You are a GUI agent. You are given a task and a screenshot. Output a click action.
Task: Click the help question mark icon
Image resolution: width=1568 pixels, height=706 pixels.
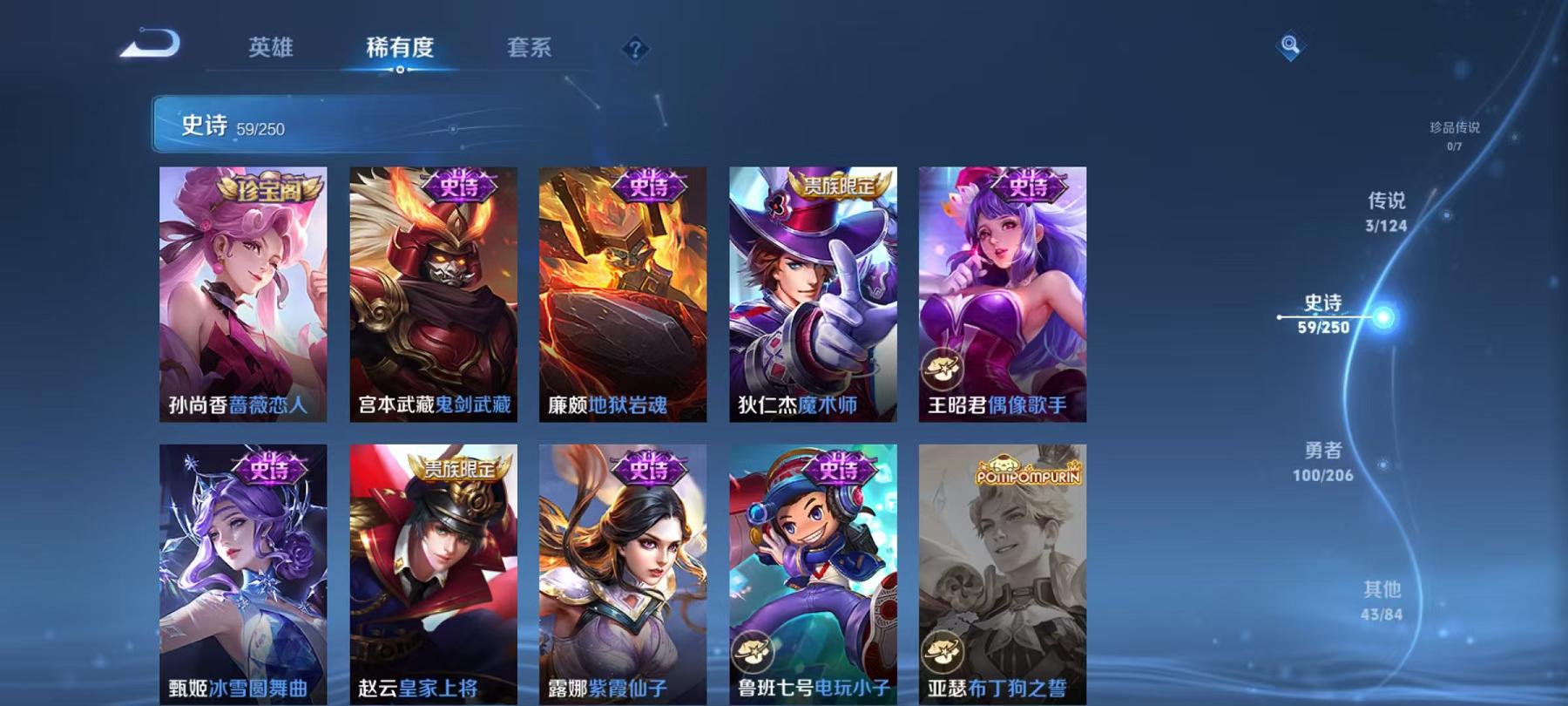tap(635, 50)
